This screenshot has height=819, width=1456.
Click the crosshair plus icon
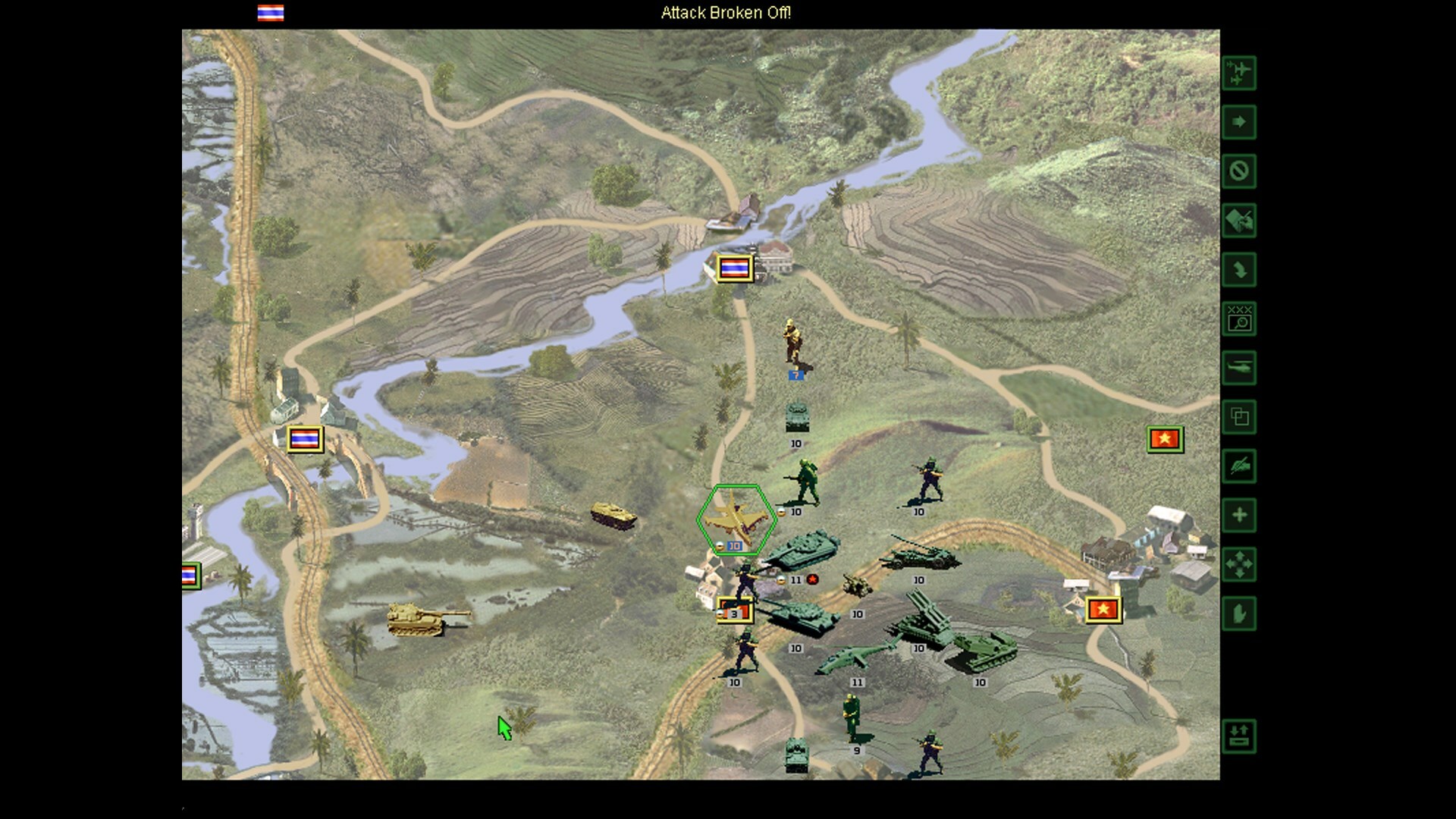click(1240, 514)
